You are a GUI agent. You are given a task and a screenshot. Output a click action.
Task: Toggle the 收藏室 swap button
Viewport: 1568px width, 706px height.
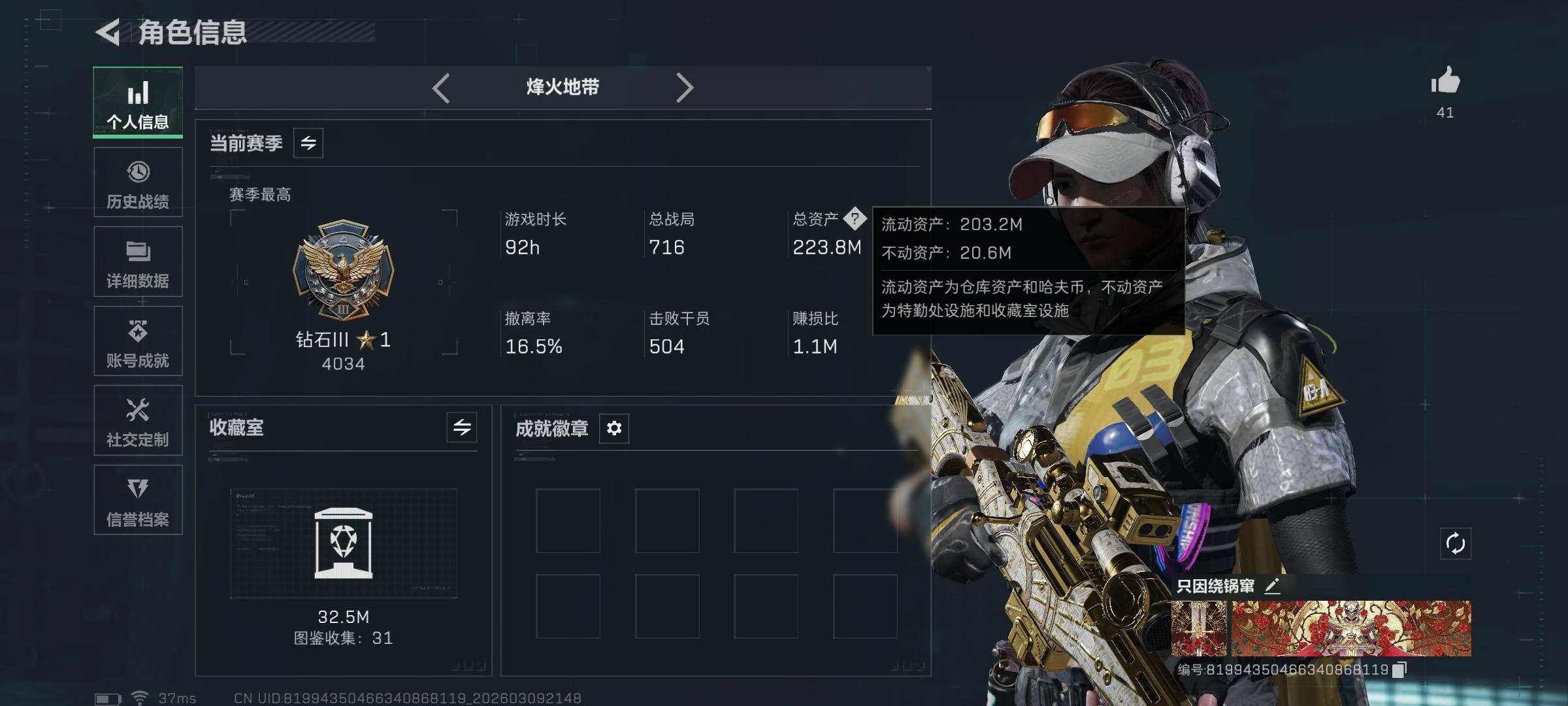pyautogui.click(x=462, y=428)
